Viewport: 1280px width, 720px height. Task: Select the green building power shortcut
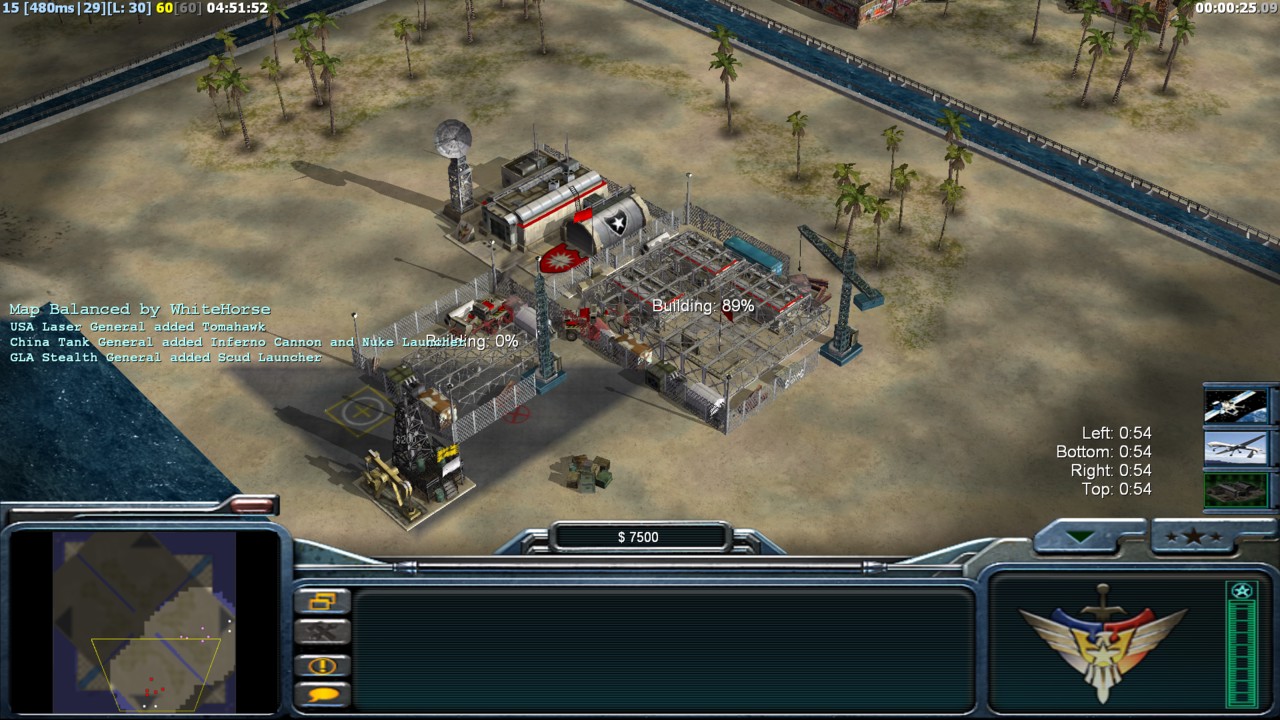(x=1236, y=490)
